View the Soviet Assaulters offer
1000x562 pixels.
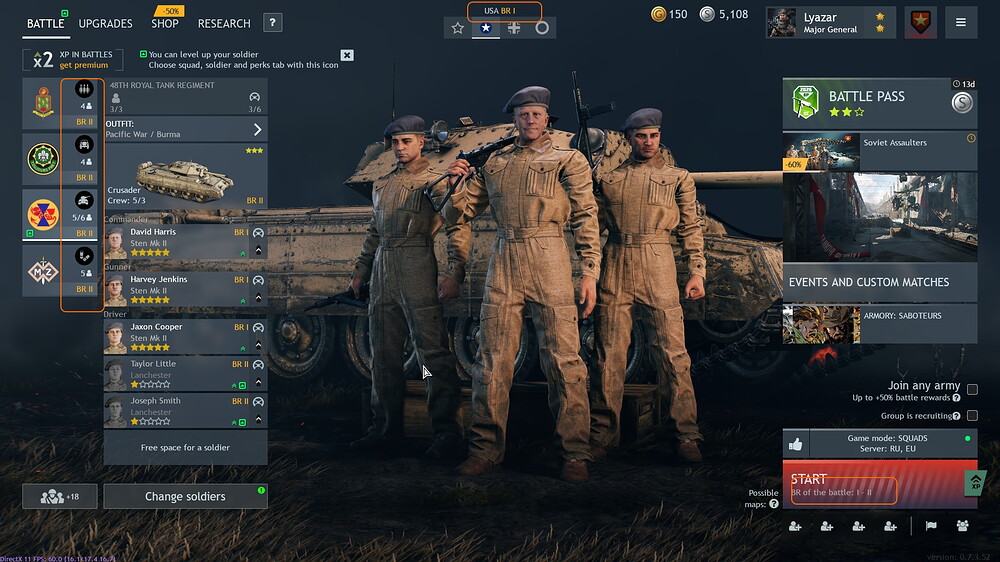coord(879,151)
